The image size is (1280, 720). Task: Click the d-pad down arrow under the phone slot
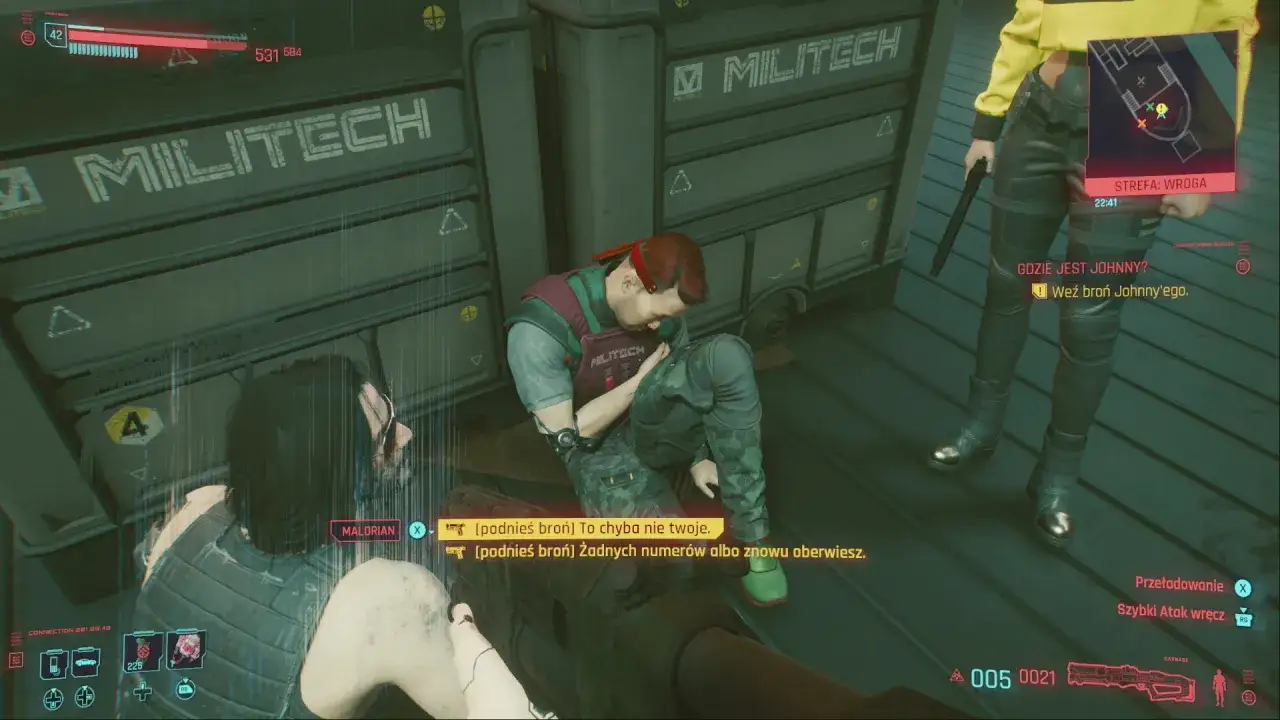53,698
